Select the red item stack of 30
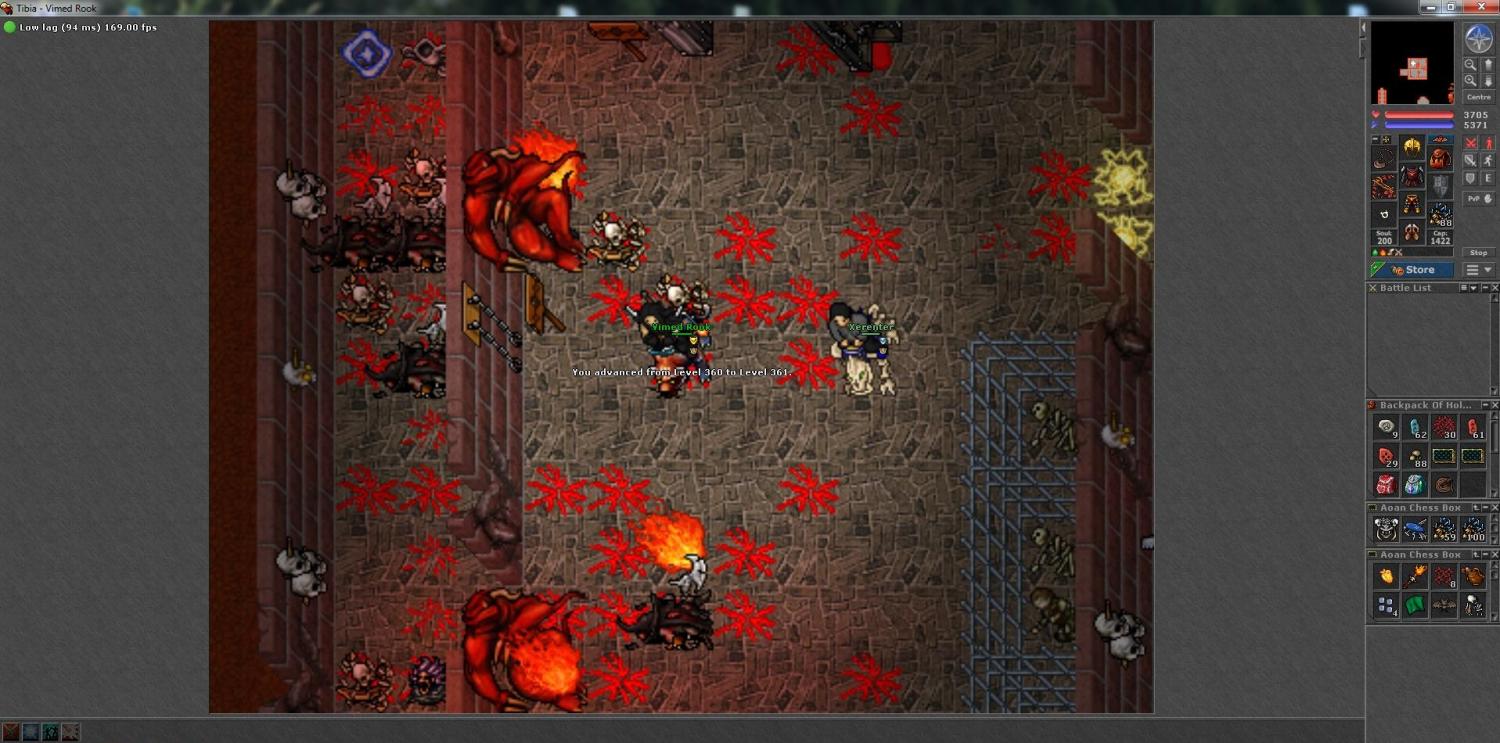The image size is (1500, 743). pos(1443,428)
